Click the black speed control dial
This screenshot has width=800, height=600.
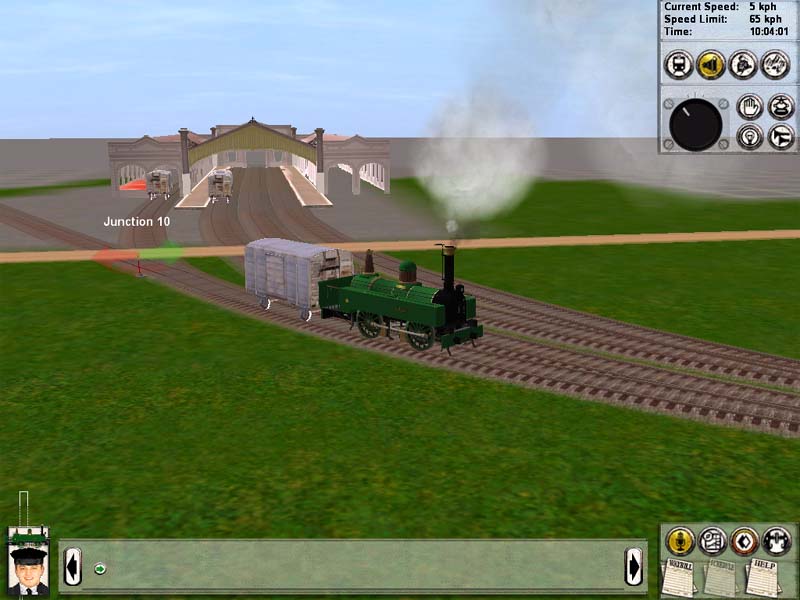pyautogui.click(x=695, y=123)
